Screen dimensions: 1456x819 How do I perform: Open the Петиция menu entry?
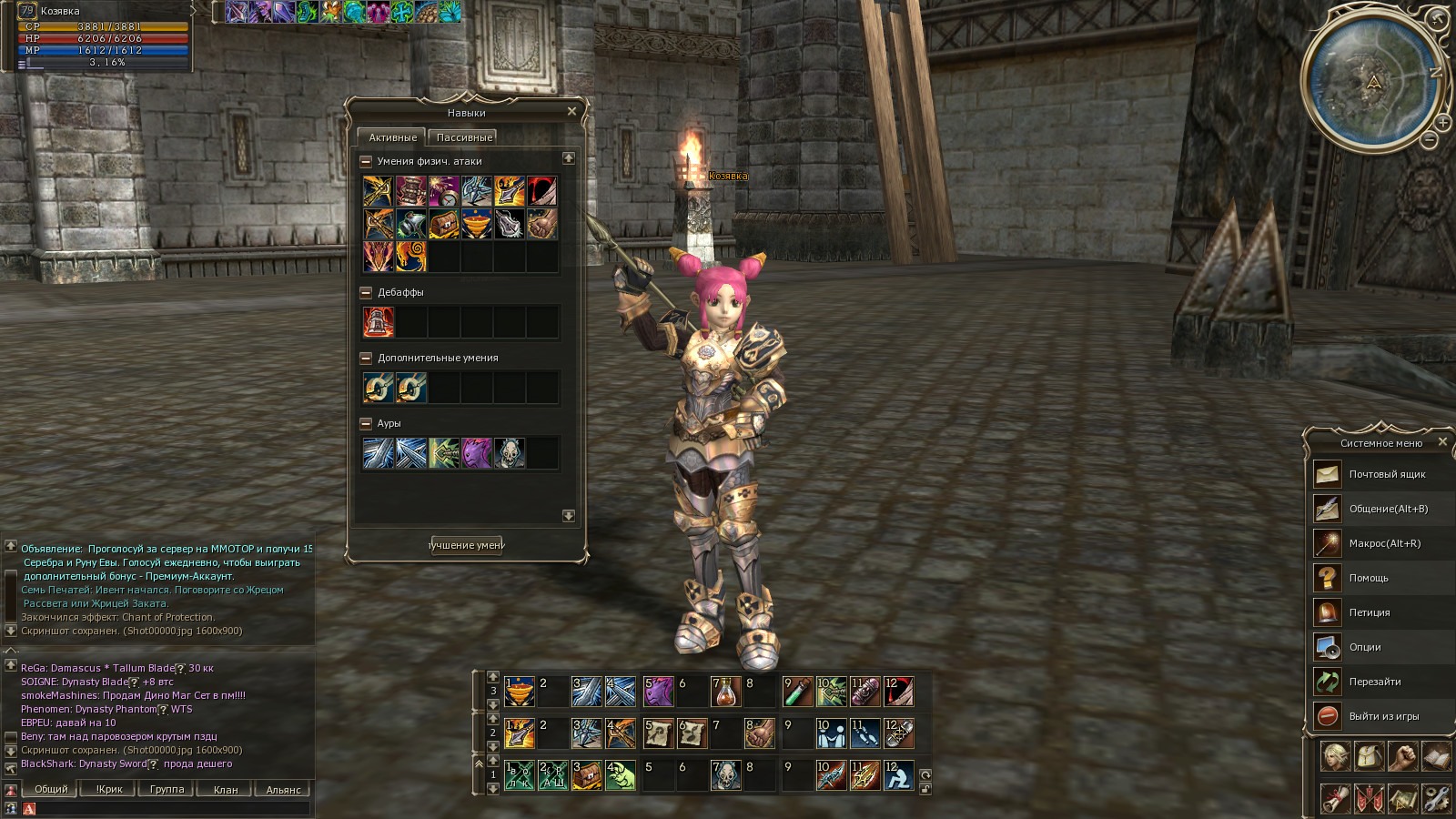1369,612
